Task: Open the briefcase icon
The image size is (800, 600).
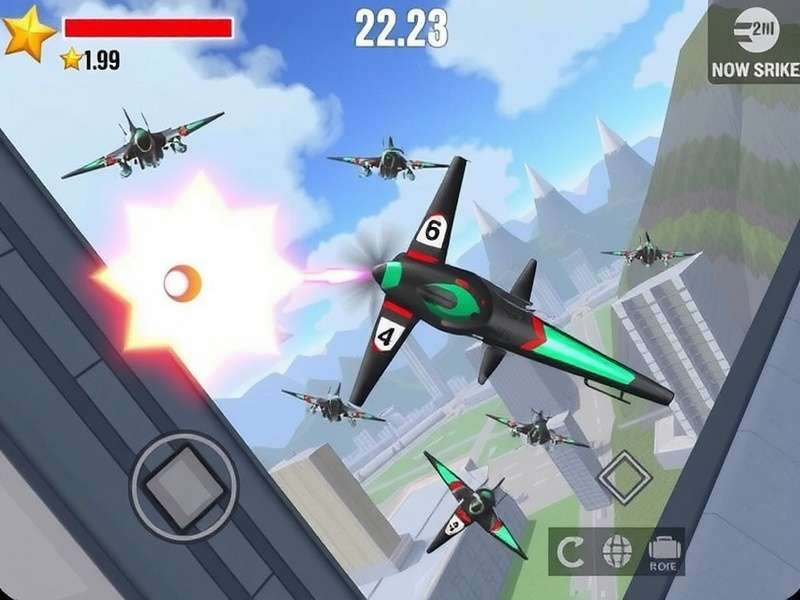Action: [x=662, y=549]
